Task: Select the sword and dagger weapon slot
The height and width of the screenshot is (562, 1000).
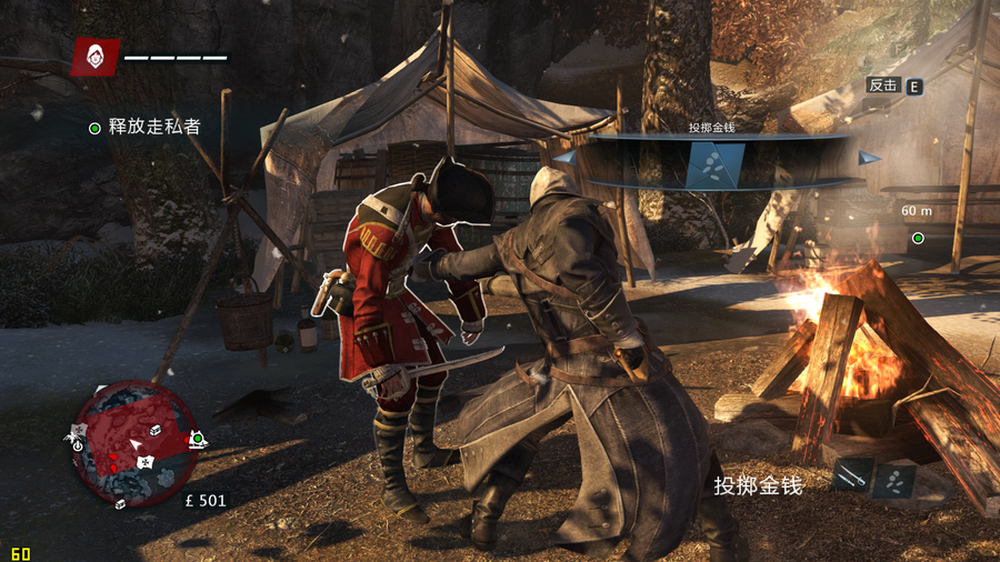Action: click(x=852, y=476)
